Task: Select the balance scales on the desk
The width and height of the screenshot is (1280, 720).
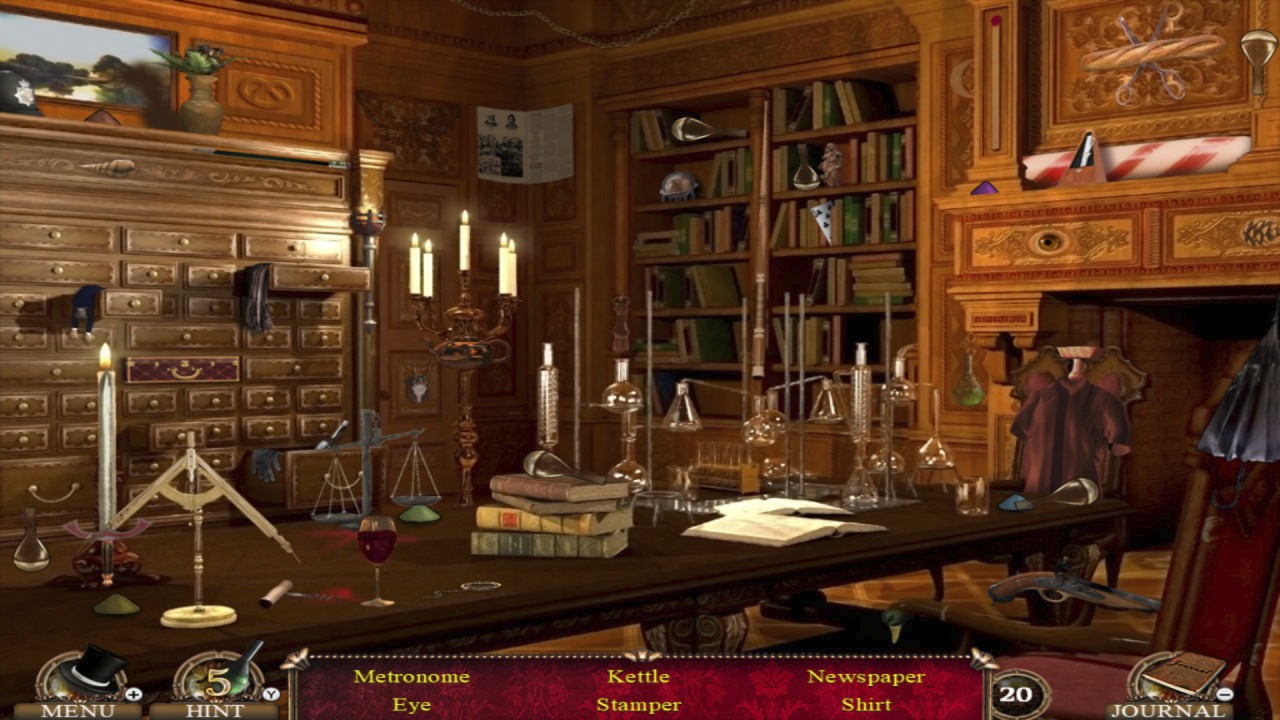Action: [x=370, y=470]
